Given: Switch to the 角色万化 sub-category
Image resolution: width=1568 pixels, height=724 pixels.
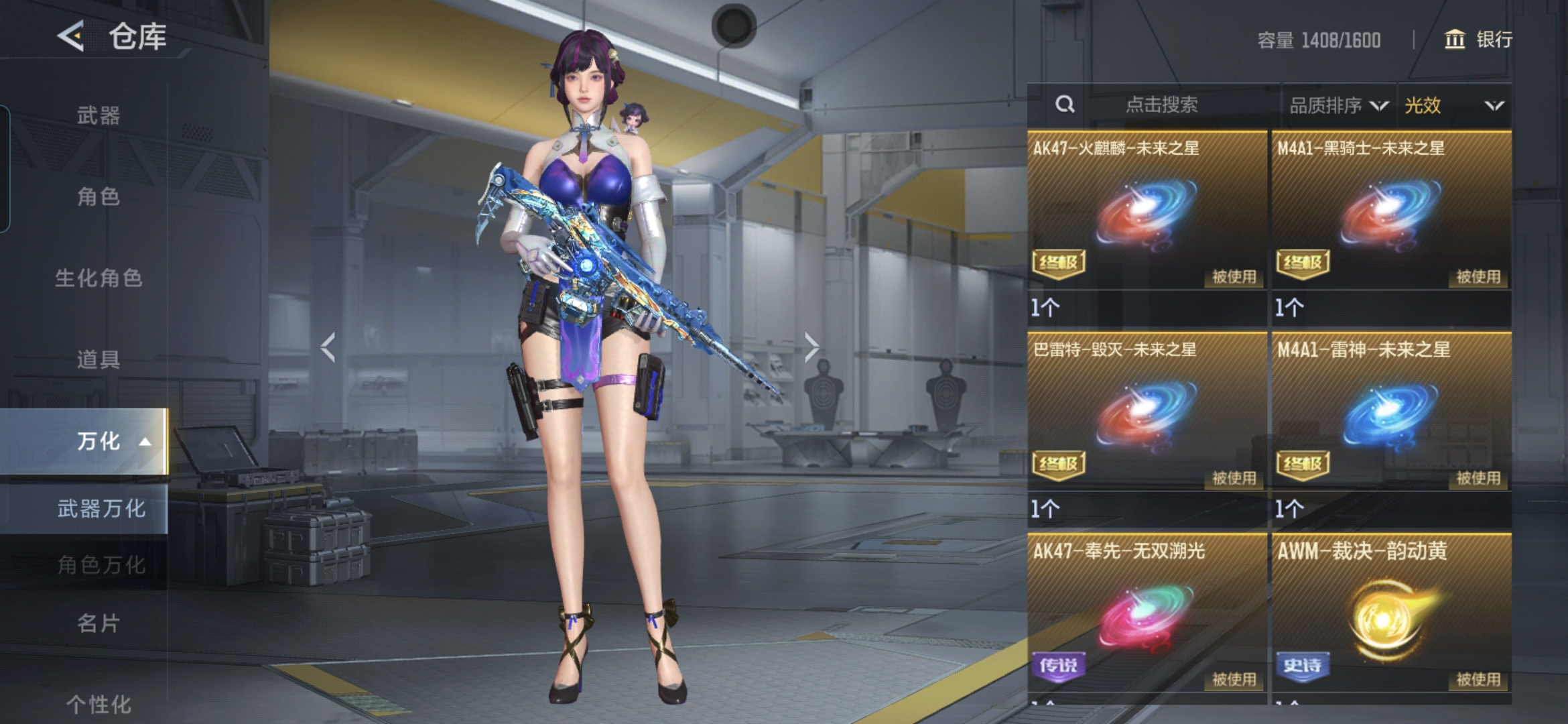Looking at the screenshot, I should [x=101, y=564].
